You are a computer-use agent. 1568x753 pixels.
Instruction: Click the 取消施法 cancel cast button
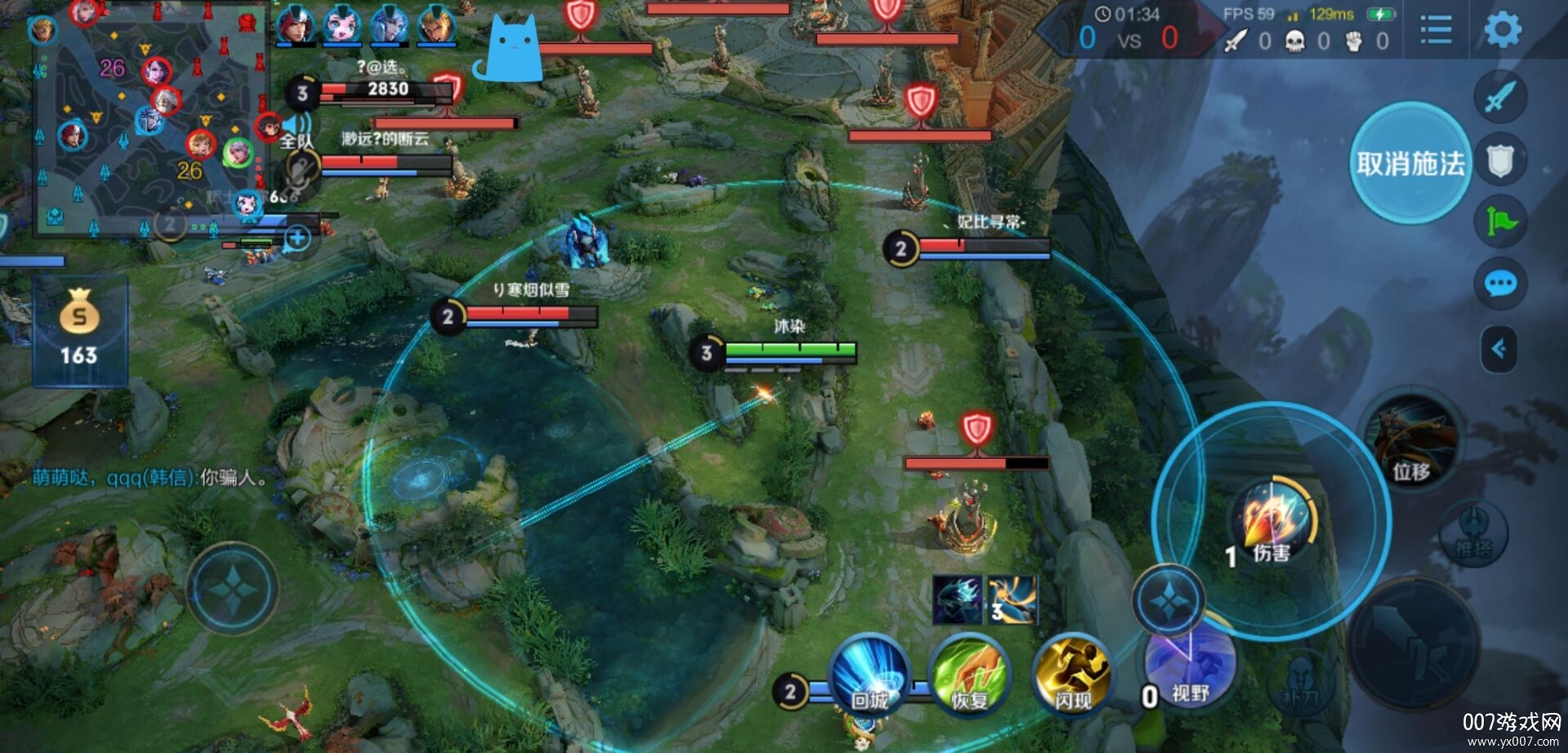[x=1410, y=163]
